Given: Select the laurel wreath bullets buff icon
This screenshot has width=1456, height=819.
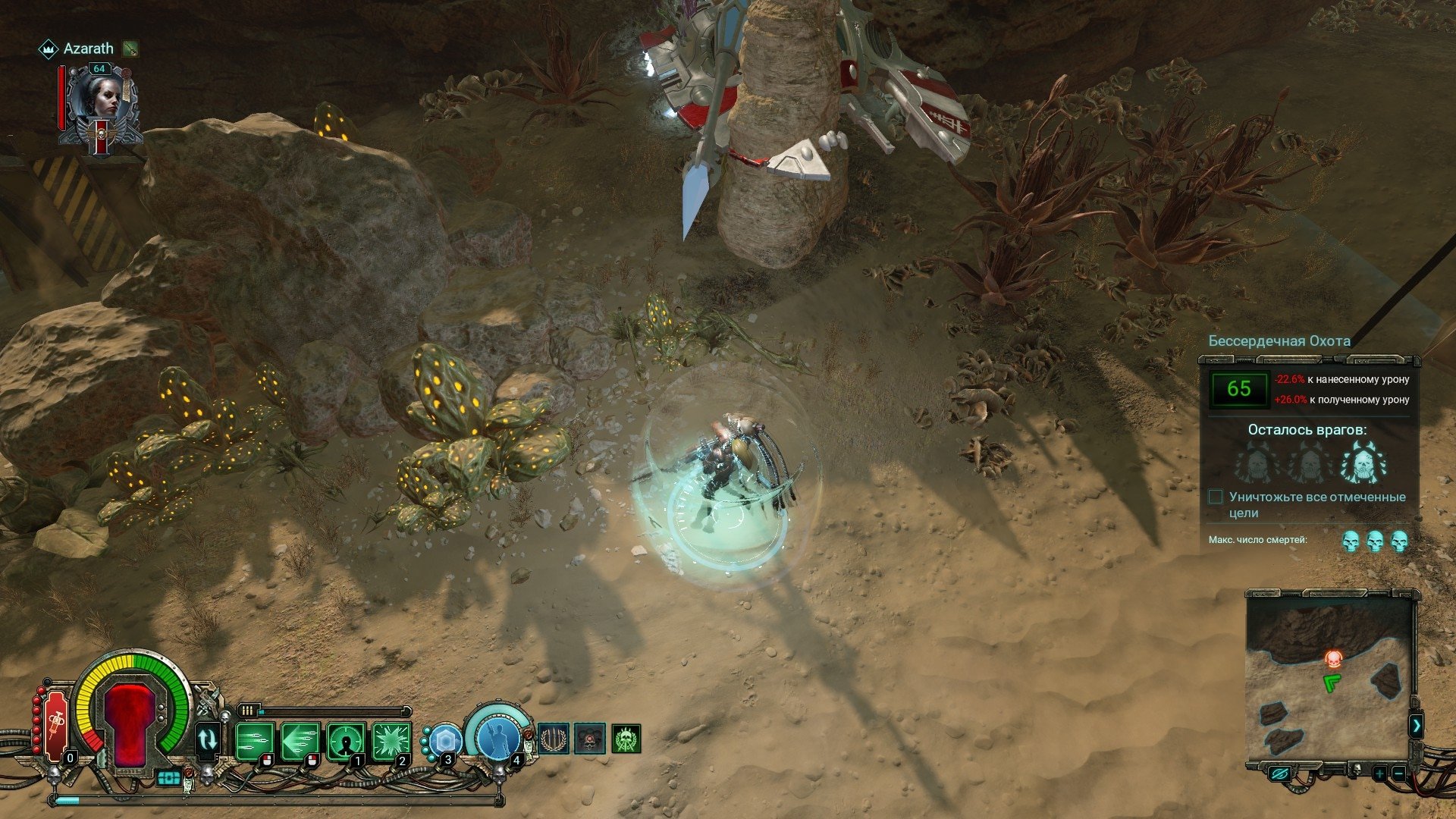Looking at the screenshot, I should (x=554, y=739).
